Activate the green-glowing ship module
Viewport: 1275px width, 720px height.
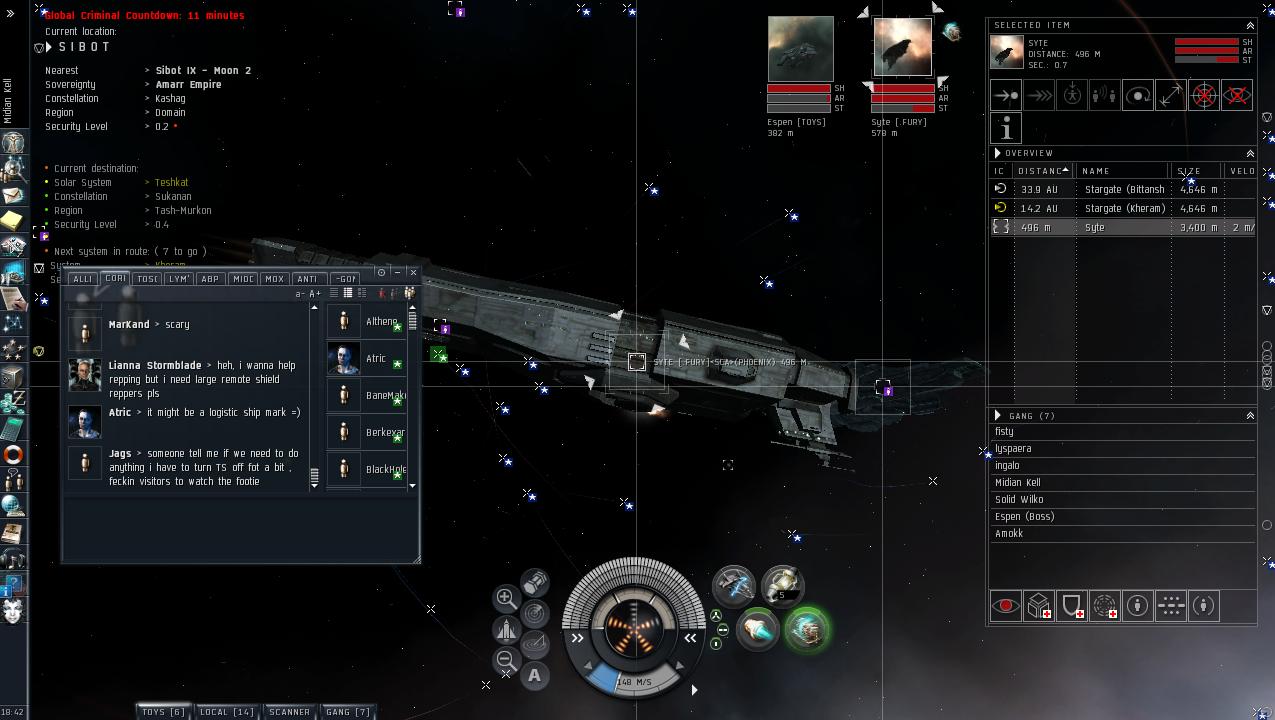pyautogui.click(x=806, y=630)
